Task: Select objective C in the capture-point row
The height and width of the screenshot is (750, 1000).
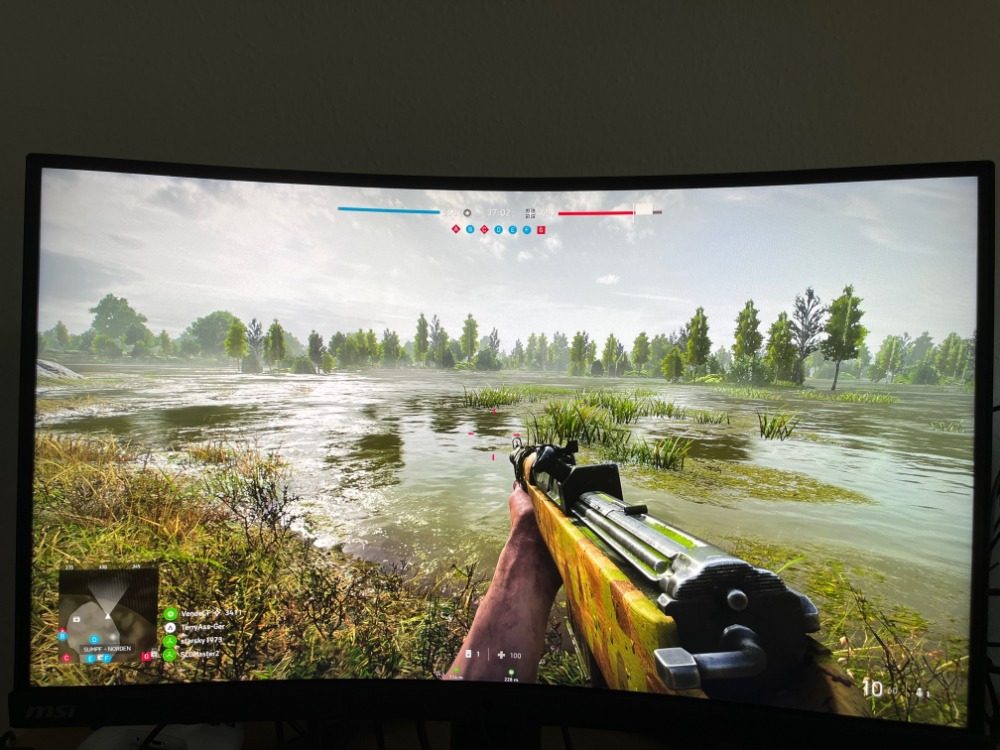Action: pyautogui.click(x=485, y=229)
